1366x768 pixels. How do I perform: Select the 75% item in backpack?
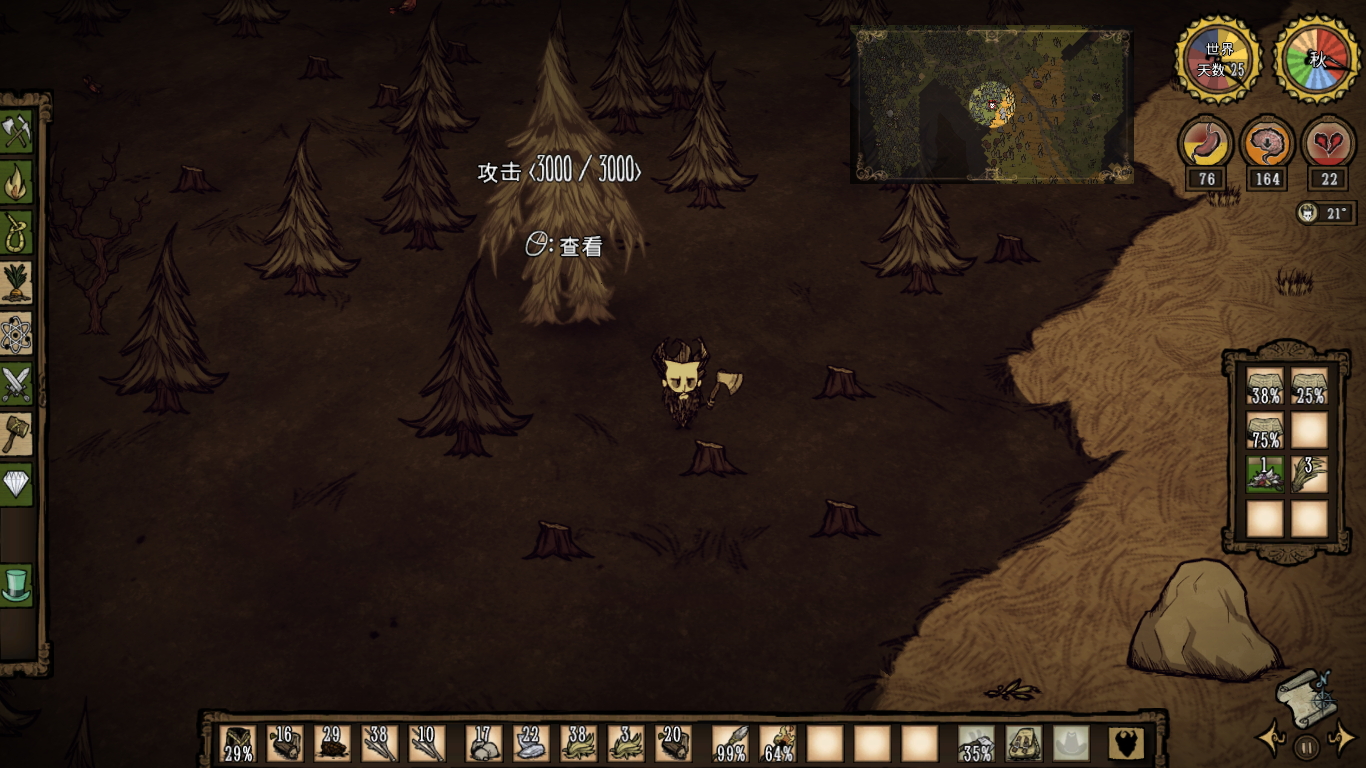tap(1264, 431)
